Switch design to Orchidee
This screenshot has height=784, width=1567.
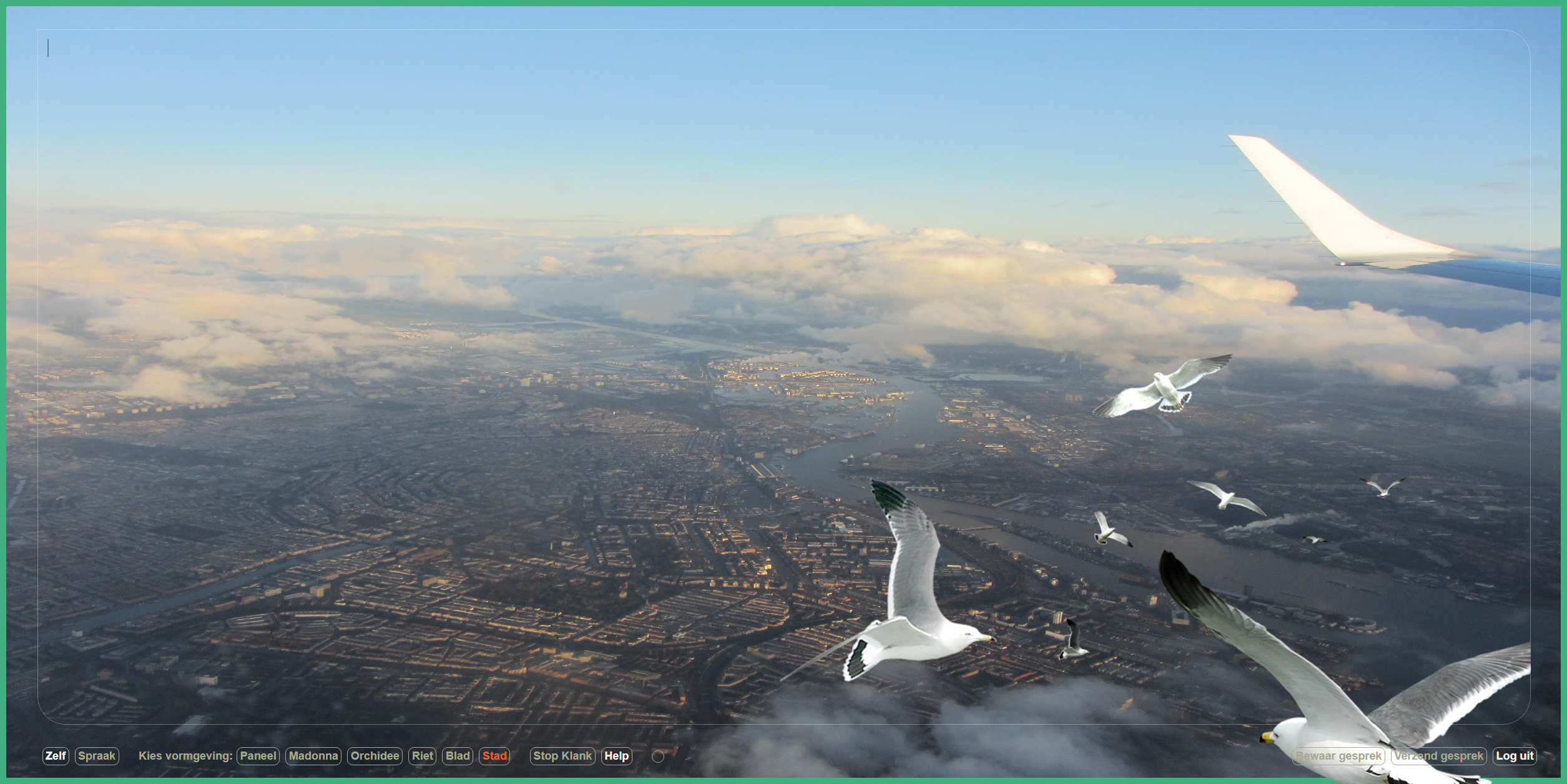click(375, 756)
